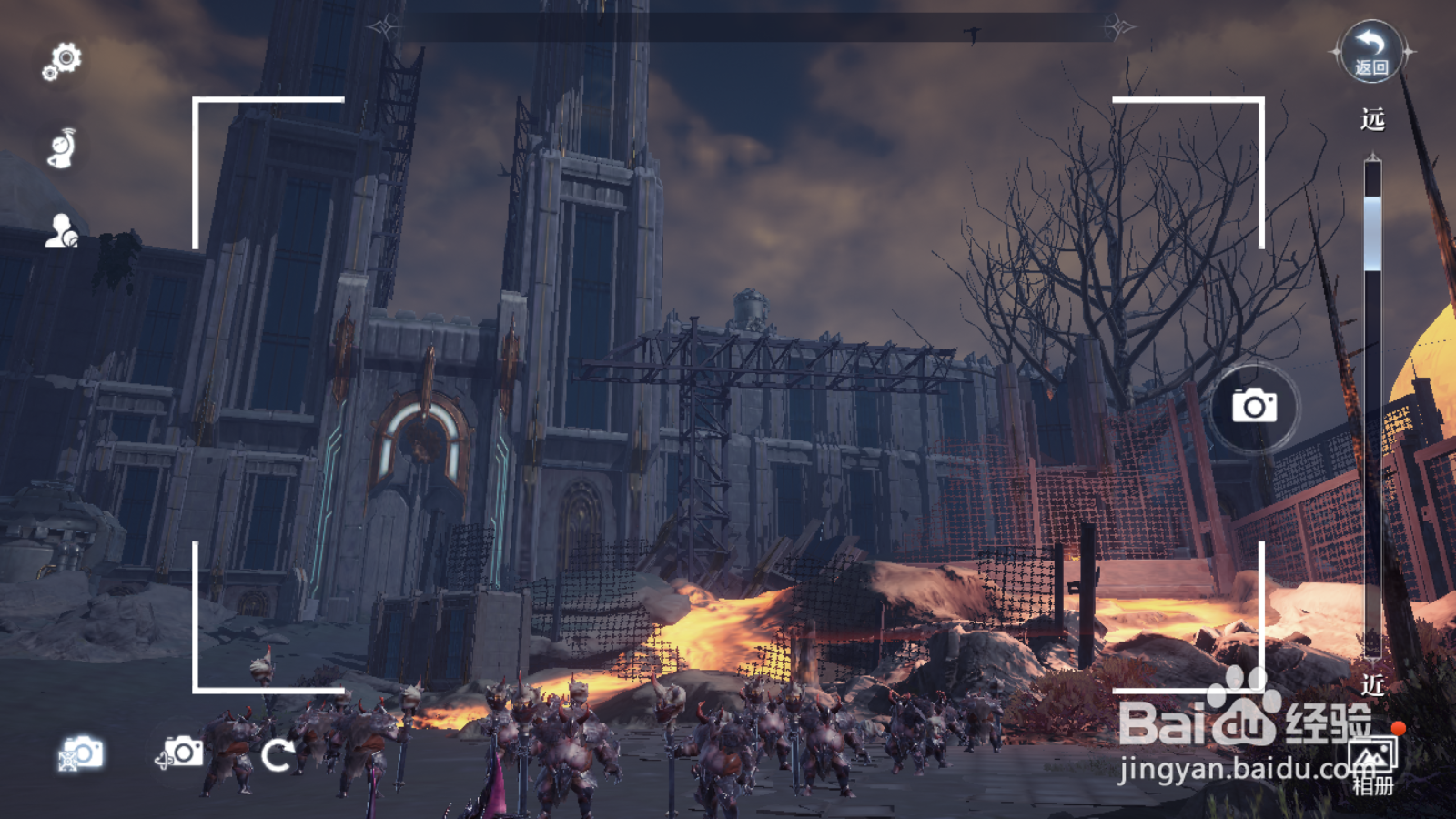
Task: Click the 返回 back button
Action: [x=1371, y=52]
